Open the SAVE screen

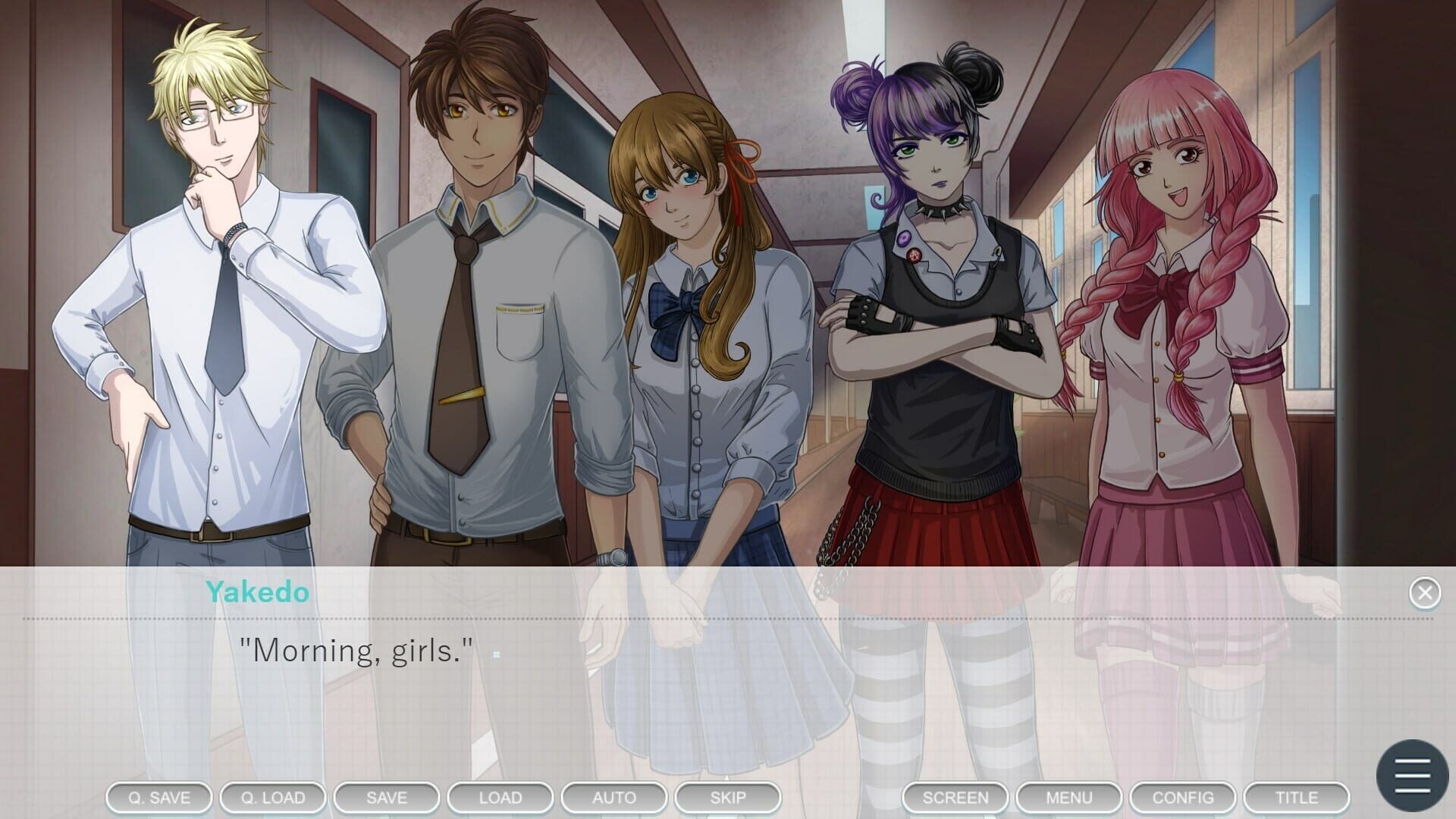386,797
